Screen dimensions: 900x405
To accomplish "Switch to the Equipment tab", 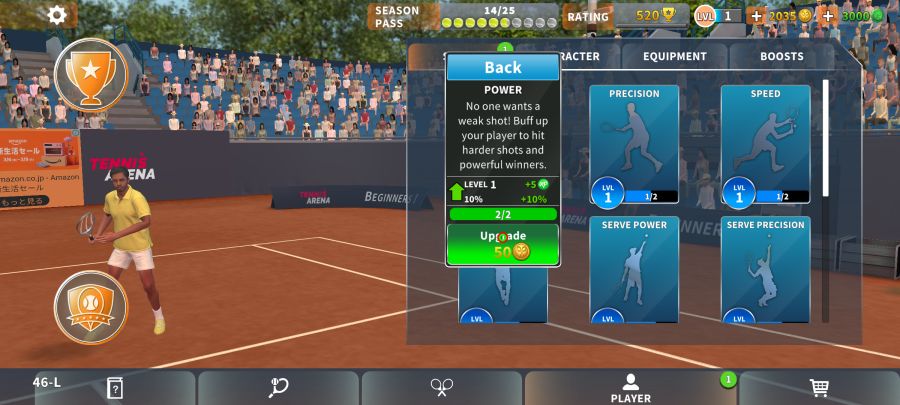I will point(675,57).
